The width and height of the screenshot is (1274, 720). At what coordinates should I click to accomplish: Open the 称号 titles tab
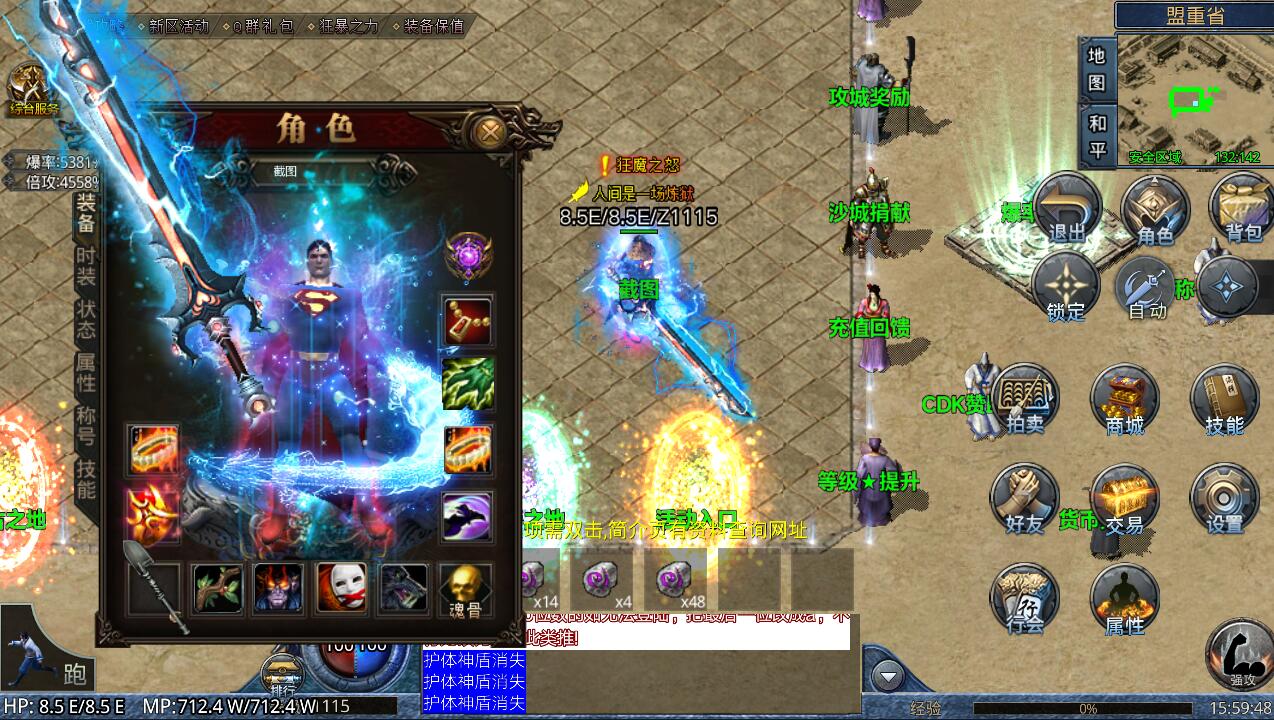click(87, 423)
